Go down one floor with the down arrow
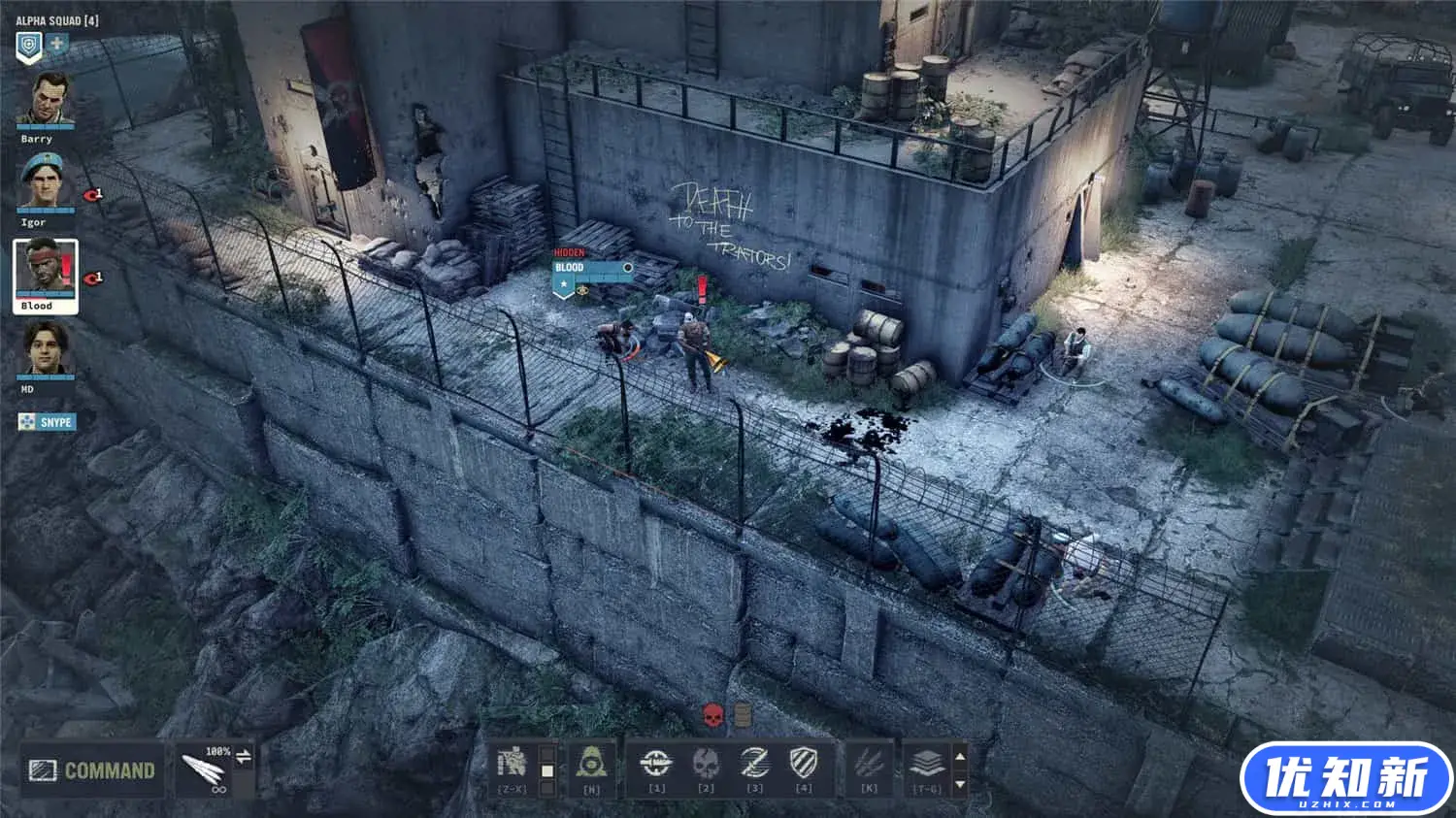The width and height of the screenshot is (1456, 818). (960, 783)
